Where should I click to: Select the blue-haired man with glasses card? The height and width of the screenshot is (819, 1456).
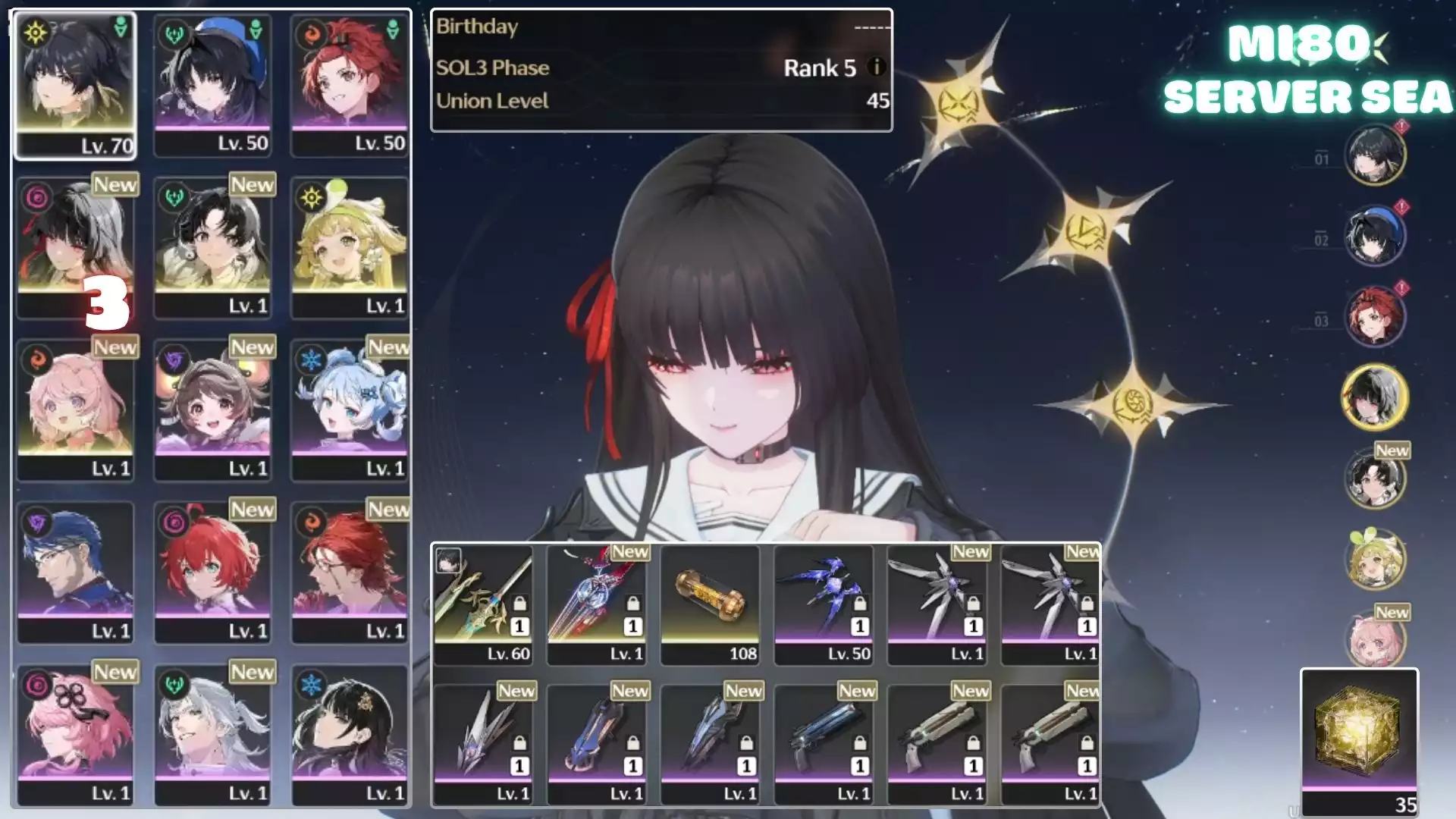pos(75,572)
